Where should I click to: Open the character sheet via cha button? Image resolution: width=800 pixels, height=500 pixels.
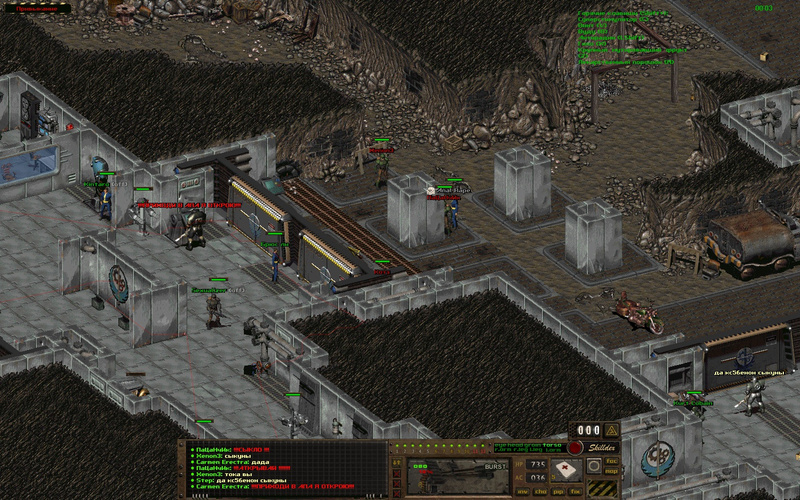(540, 492)
